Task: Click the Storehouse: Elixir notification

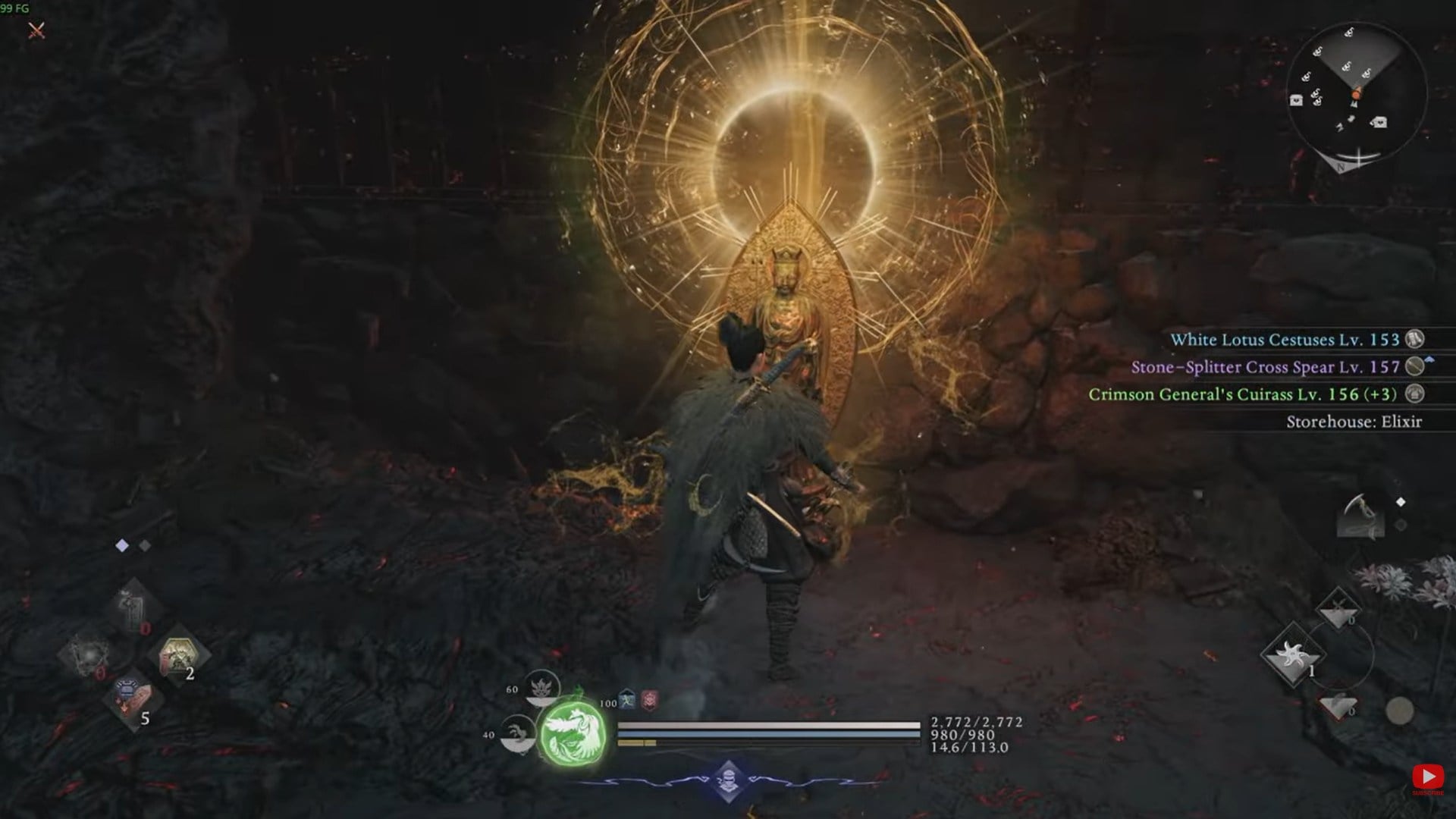Action: [1354, 422]
